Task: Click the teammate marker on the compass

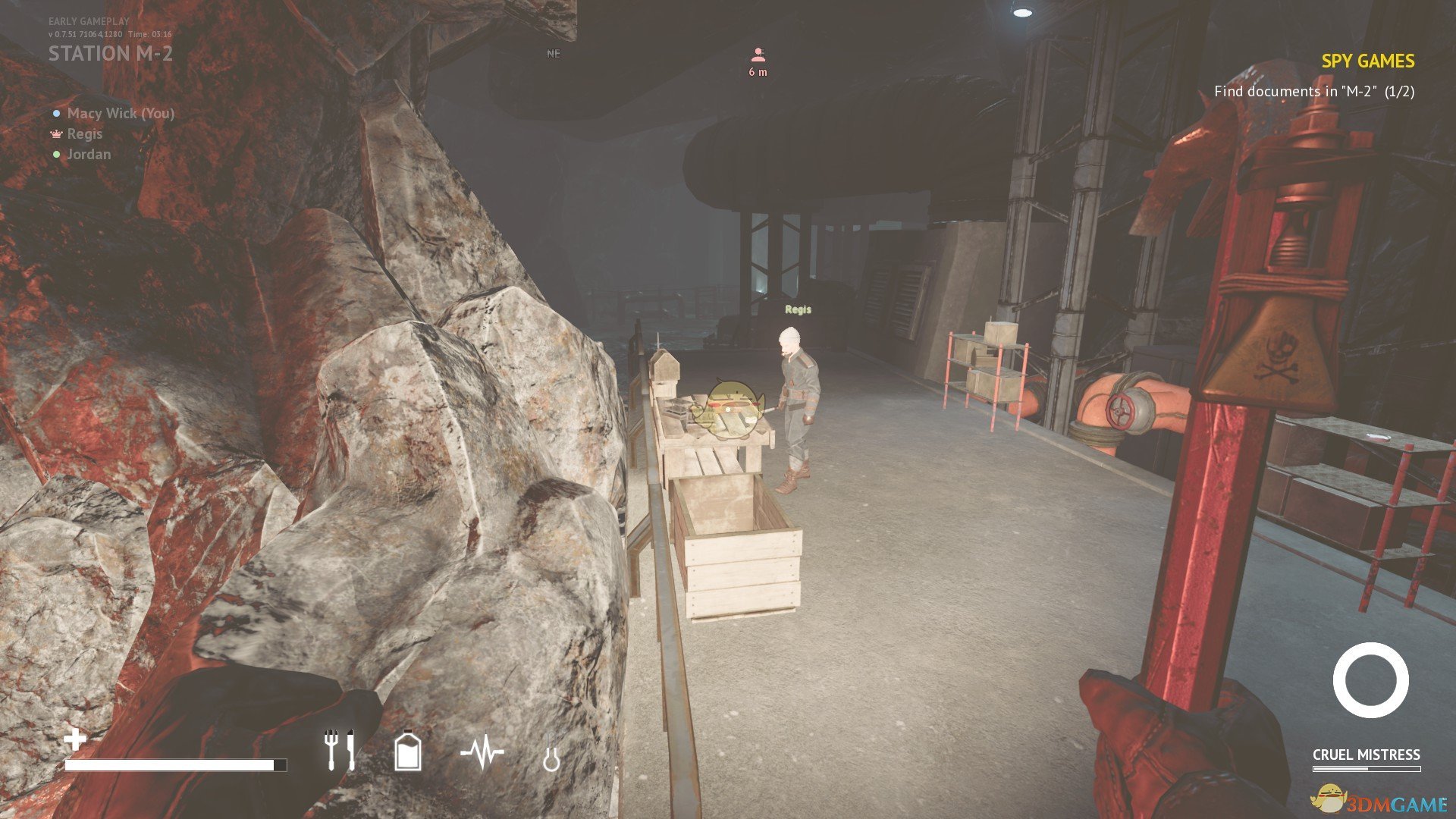Action: [x=758, y=55]
